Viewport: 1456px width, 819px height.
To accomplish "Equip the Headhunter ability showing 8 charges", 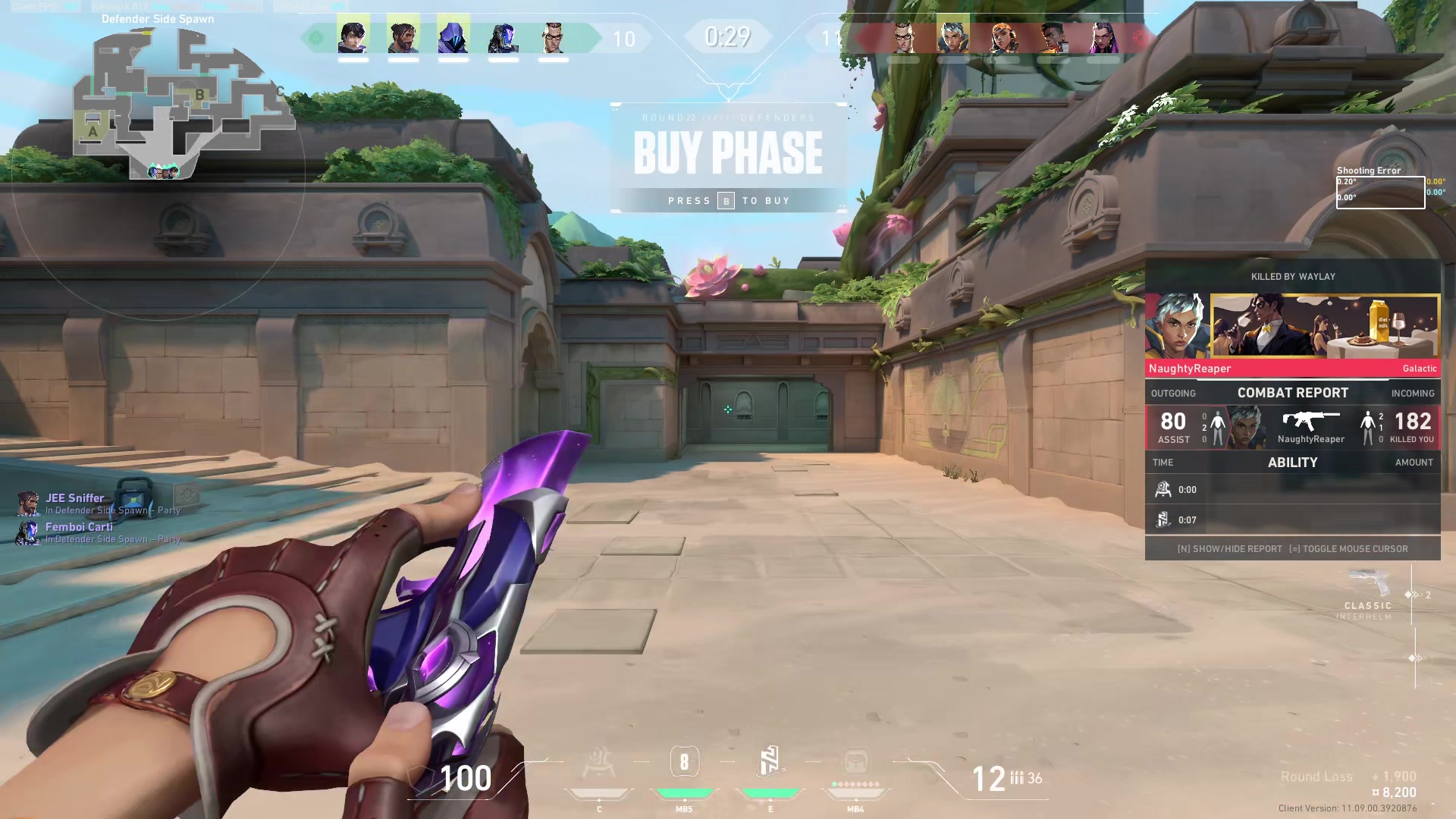I will (684, 763).
